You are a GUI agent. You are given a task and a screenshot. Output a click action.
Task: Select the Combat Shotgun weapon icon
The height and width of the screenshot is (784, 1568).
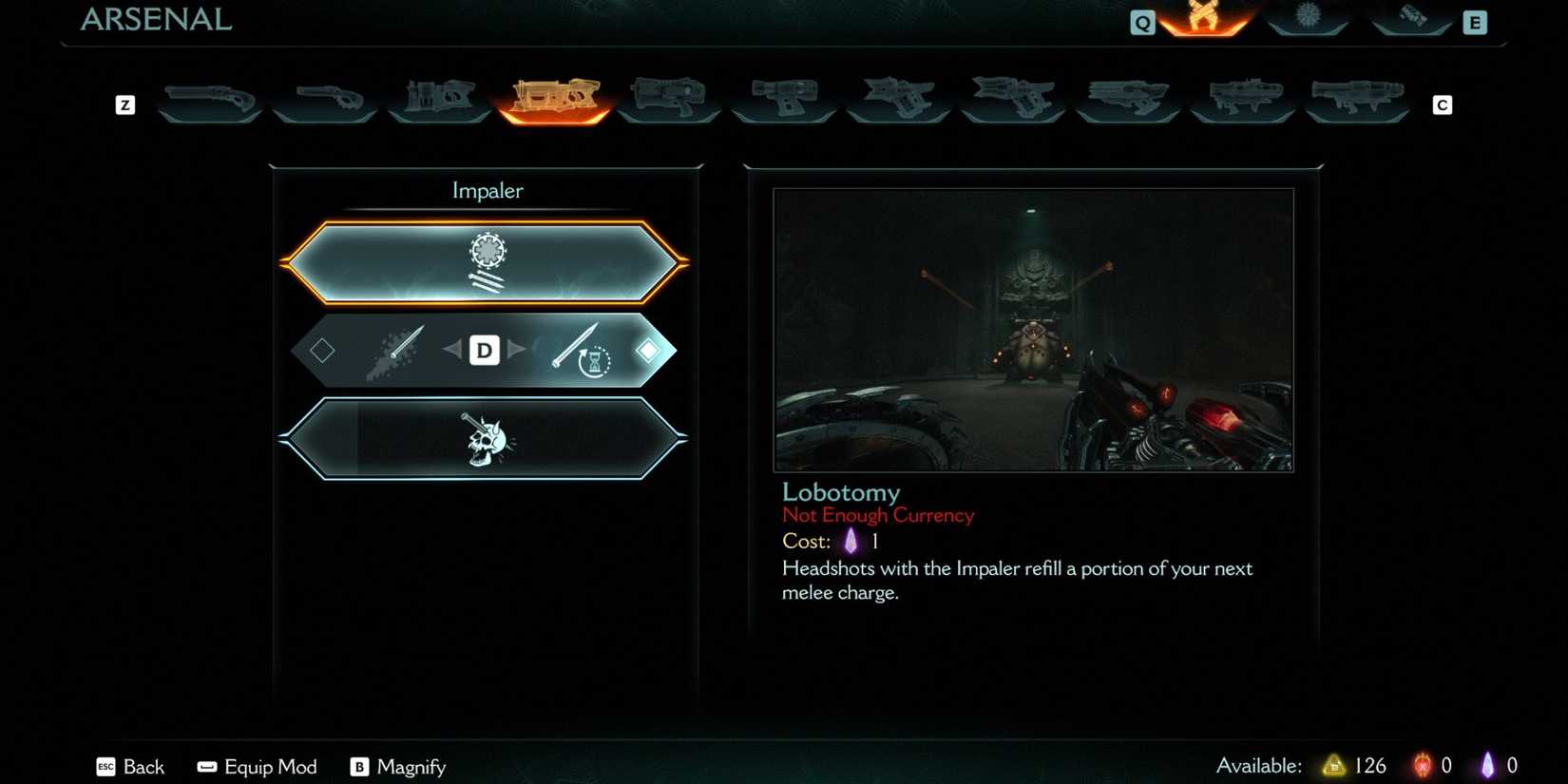point(209,95)
